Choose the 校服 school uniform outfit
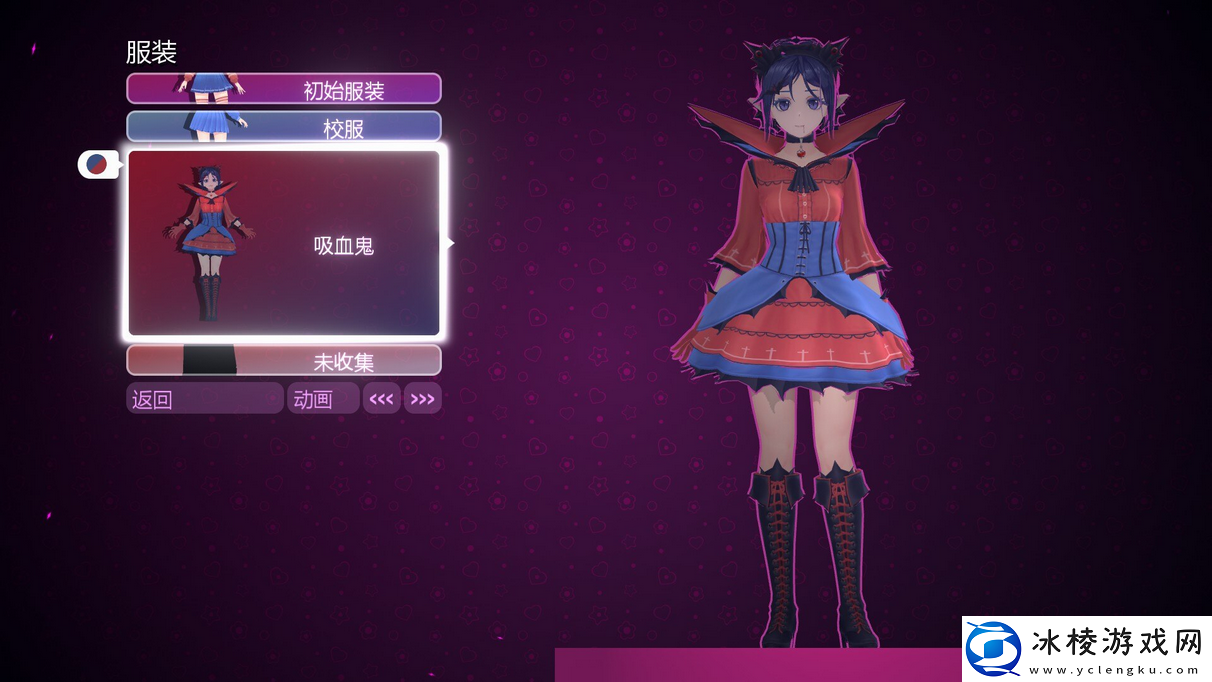 284,127
